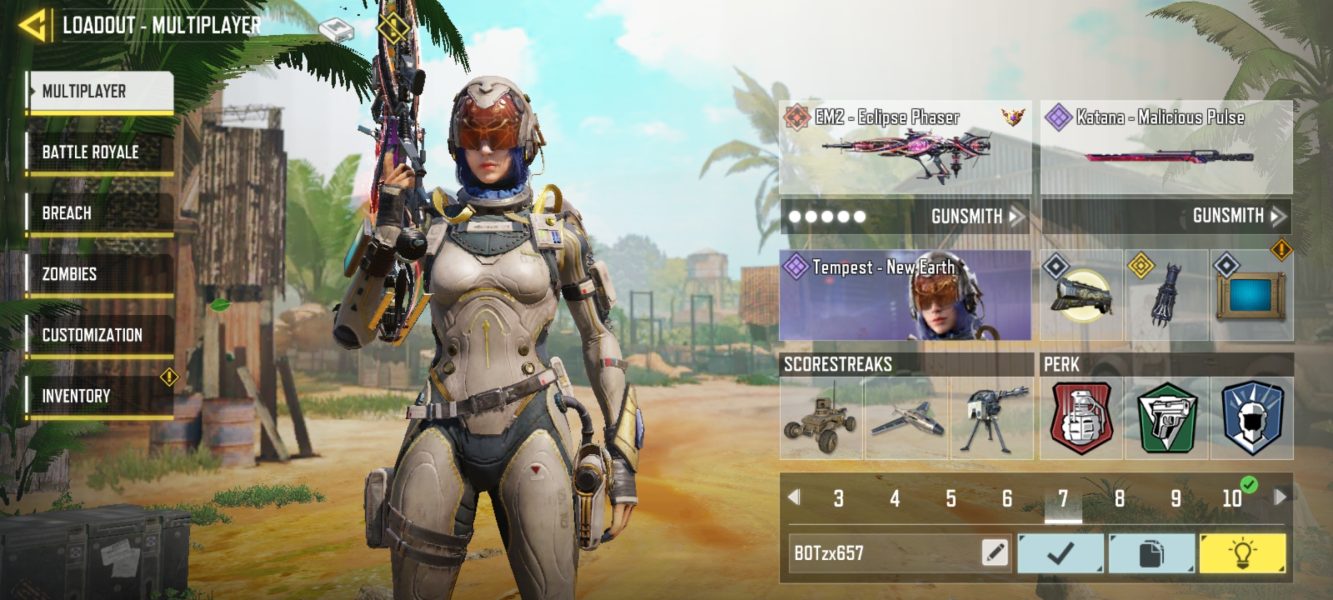
Task: Confirm loadout with the checkmark button
Action: coord(1060,553)
